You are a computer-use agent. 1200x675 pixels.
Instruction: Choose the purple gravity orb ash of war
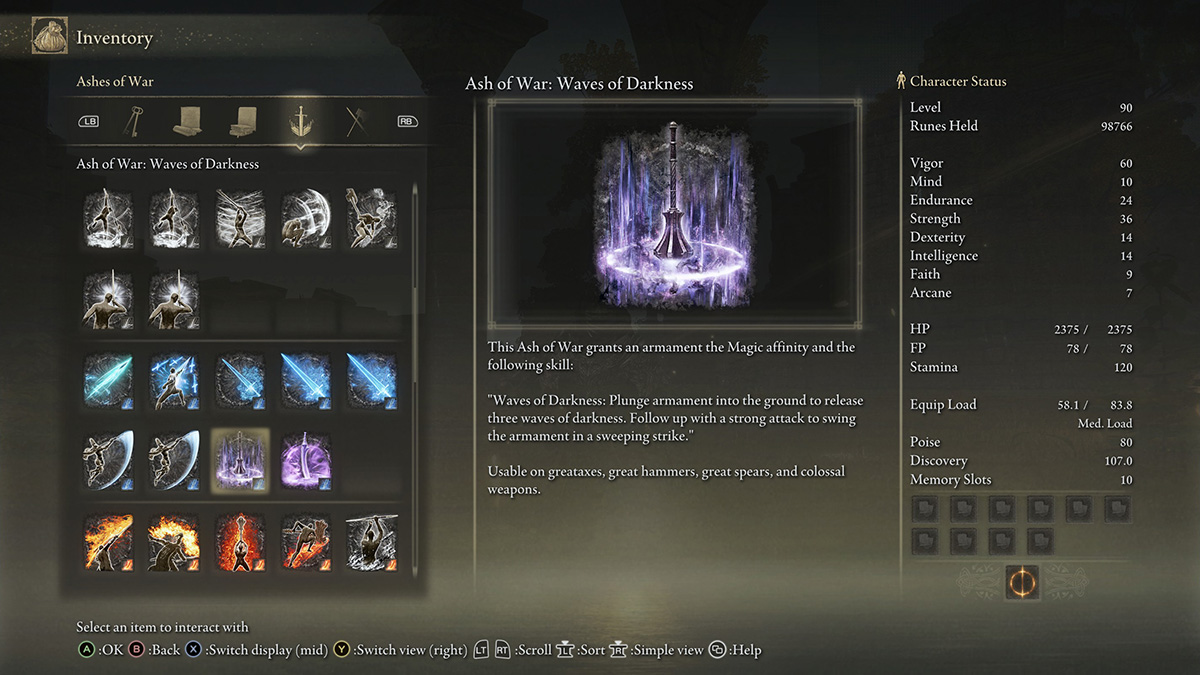[306, 461]
